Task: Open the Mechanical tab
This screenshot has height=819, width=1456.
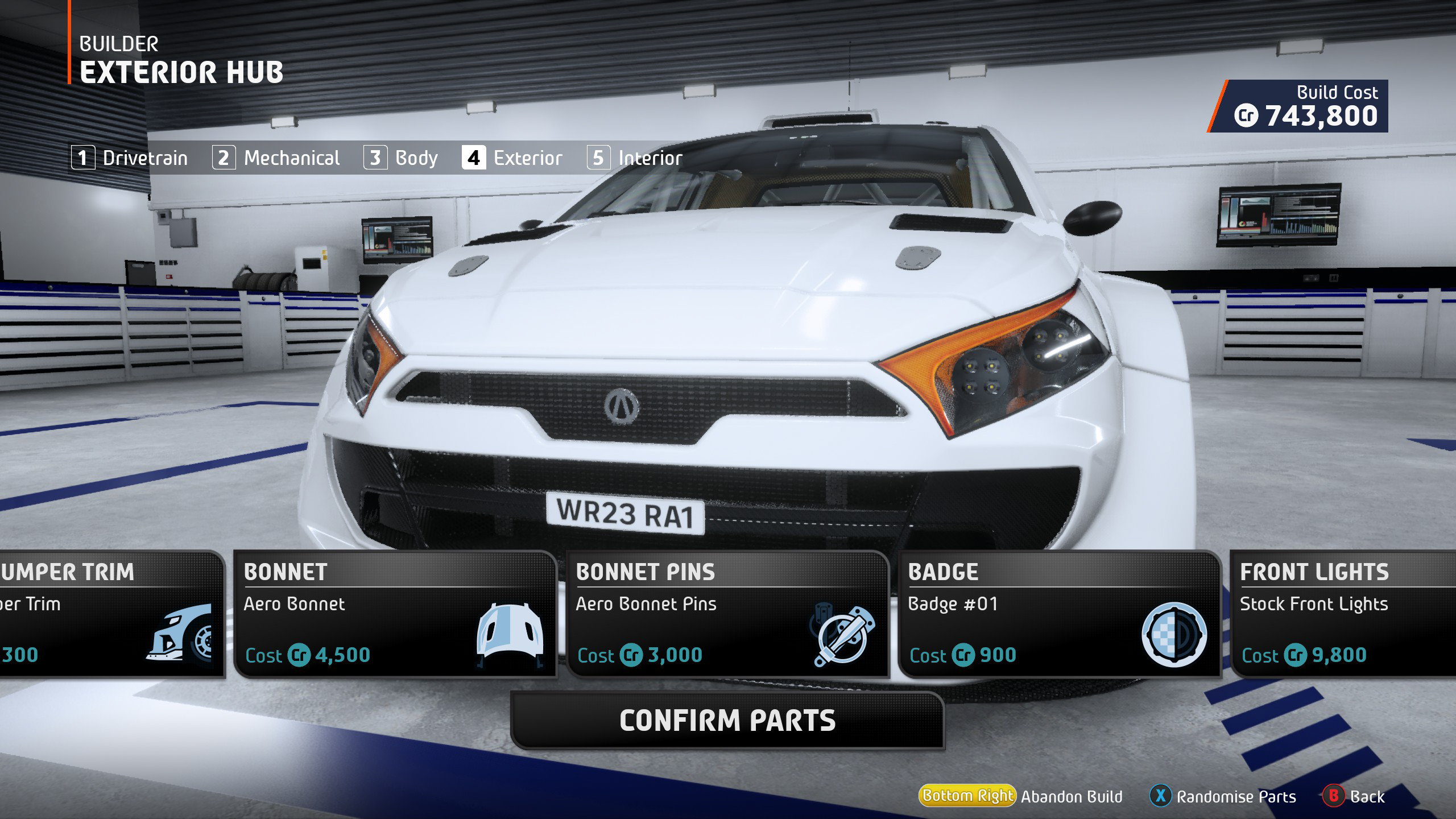Action: point(276,158)
